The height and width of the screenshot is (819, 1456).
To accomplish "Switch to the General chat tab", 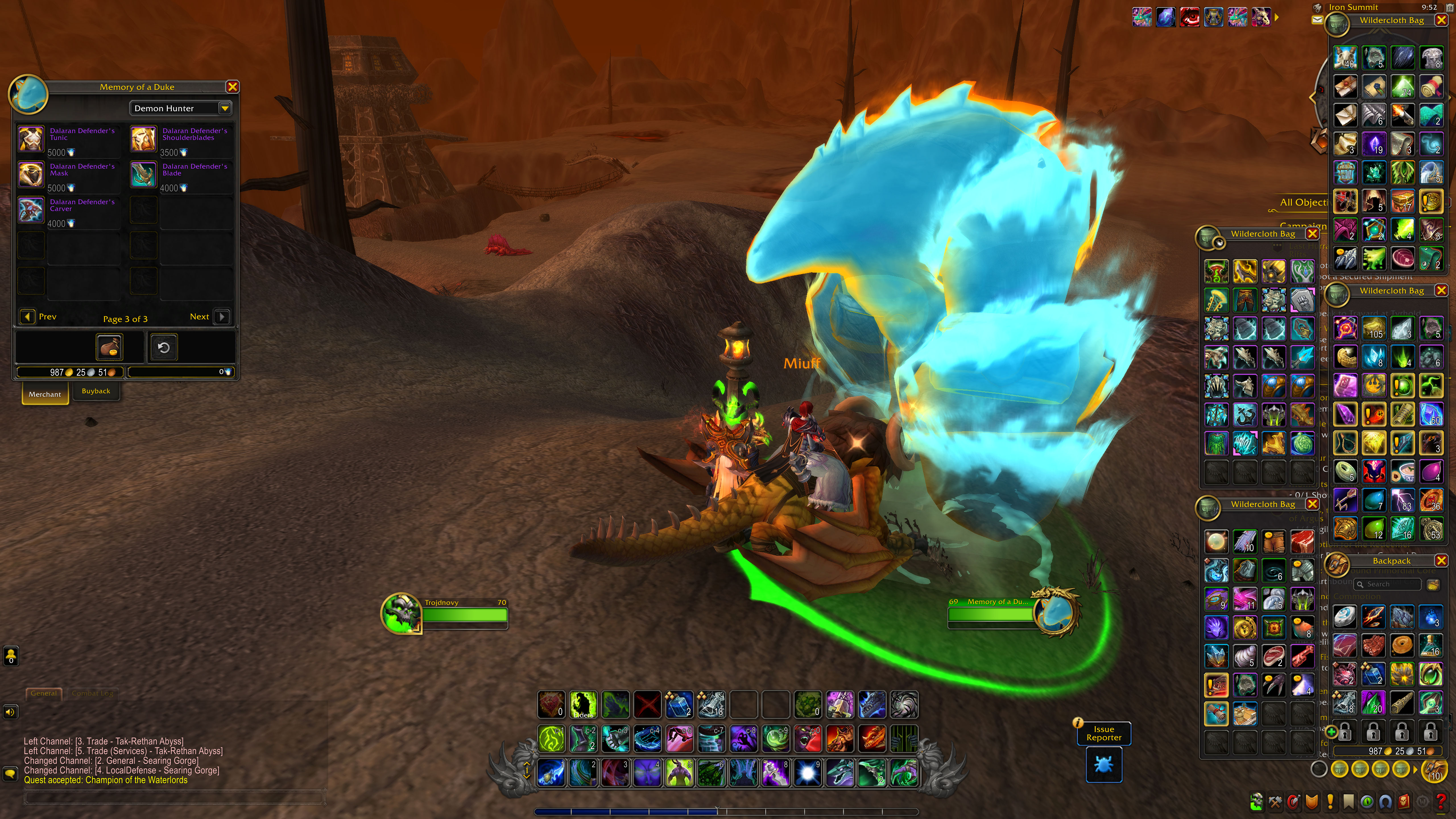I will 44,694.
